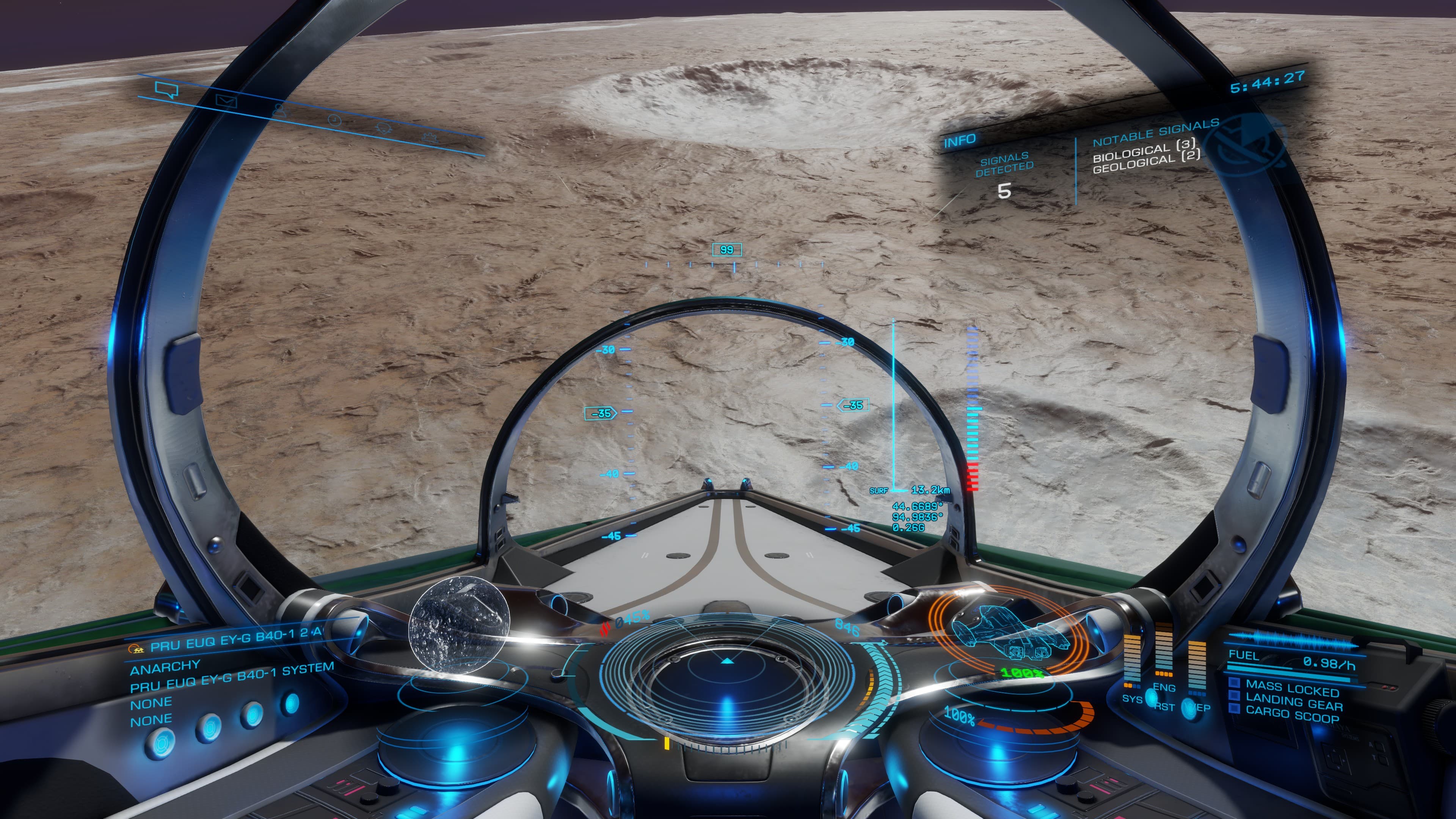
Task: Show the history clock tab
Action: point(334,120)
